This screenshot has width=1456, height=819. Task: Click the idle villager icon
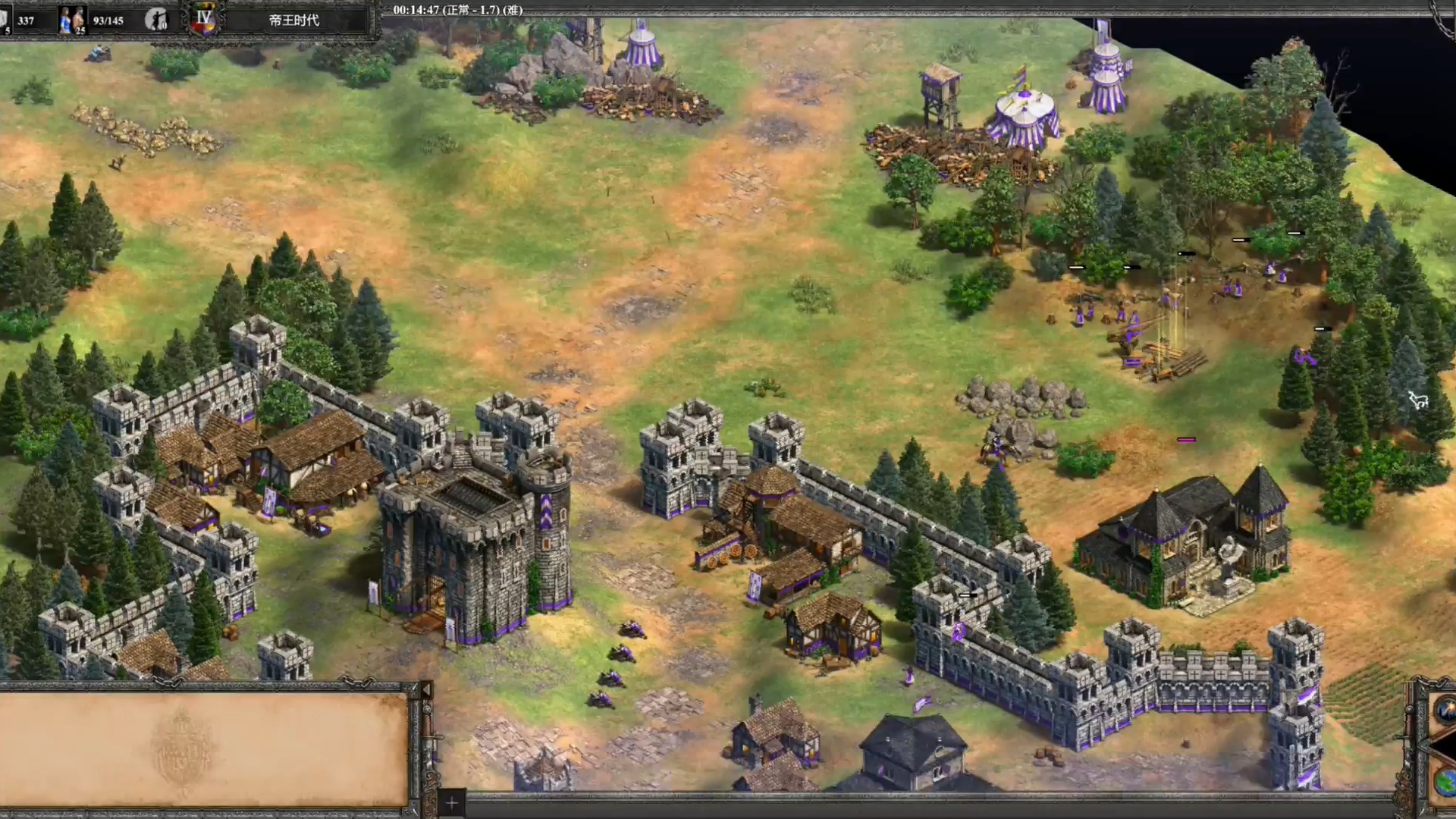(156, 20)
